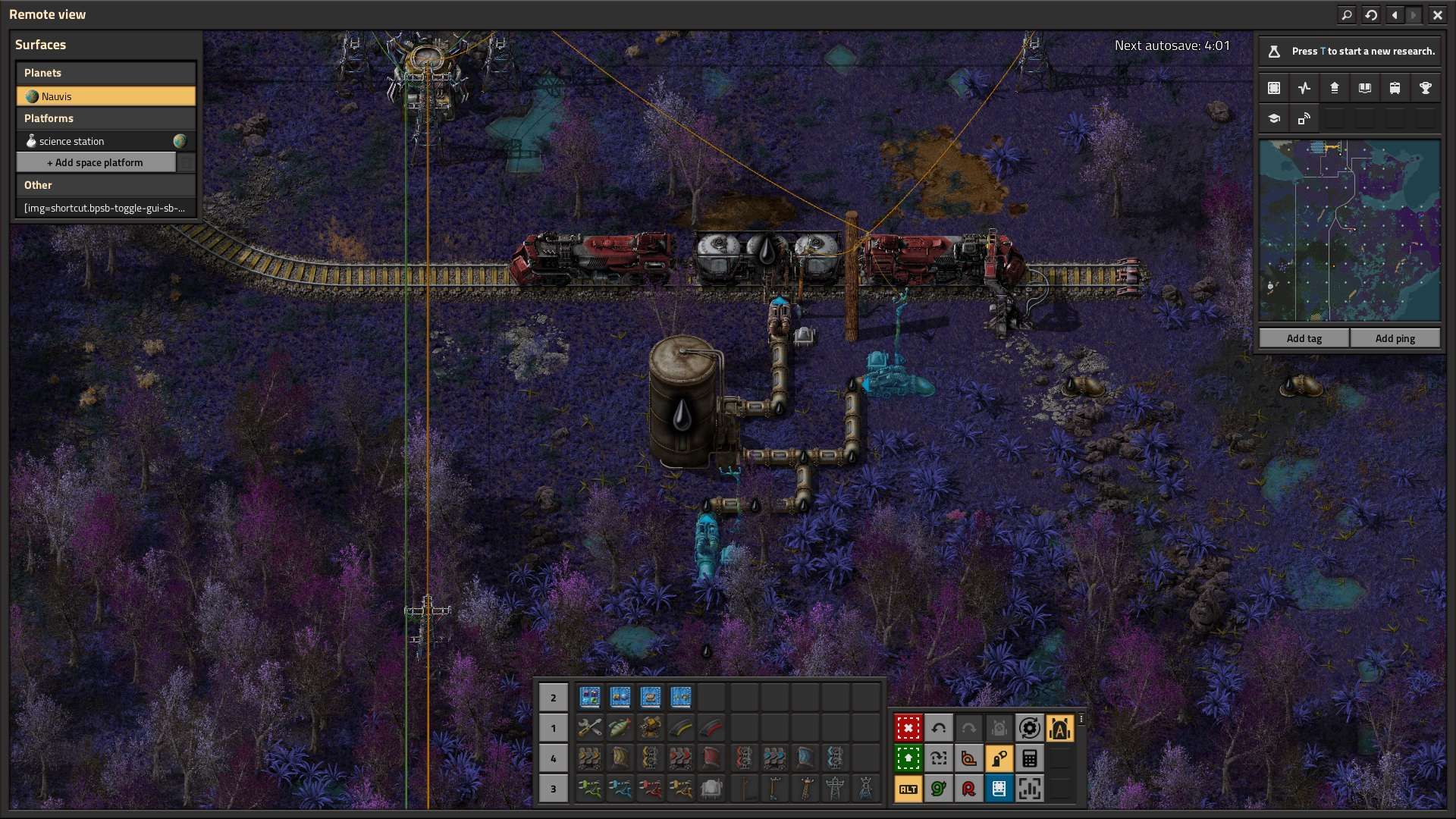
Task: Open the train overview icon
Action: (x=1395, y=88)
